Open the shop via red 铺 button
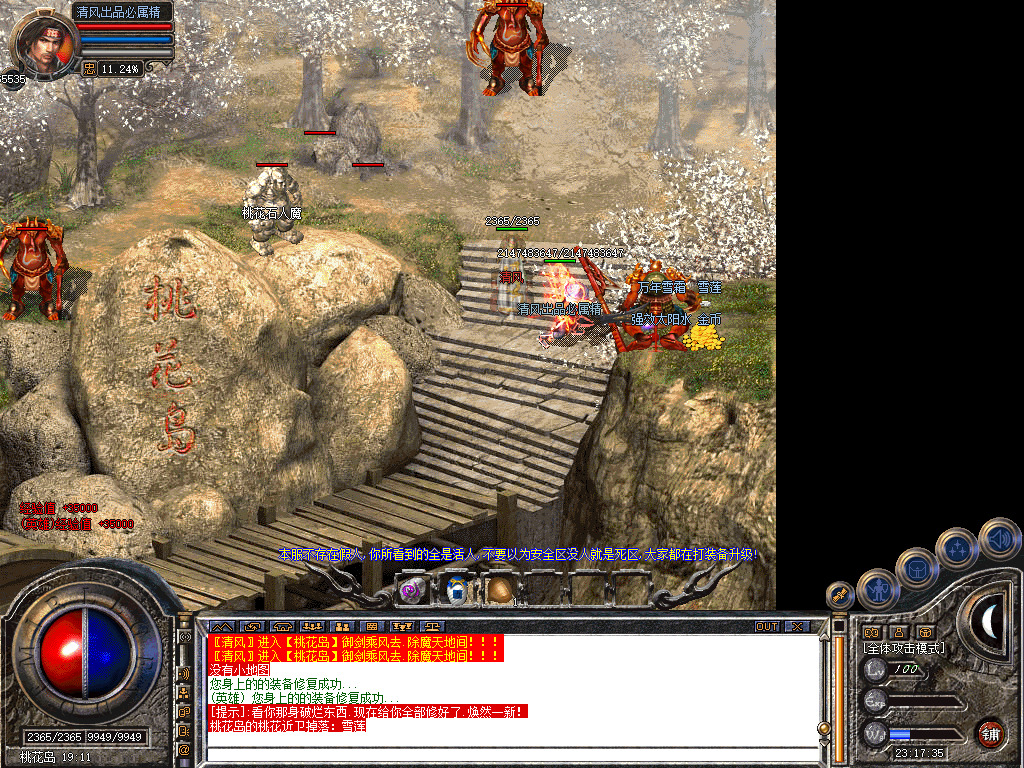1024x768 pixels. (x=990, y=733)
